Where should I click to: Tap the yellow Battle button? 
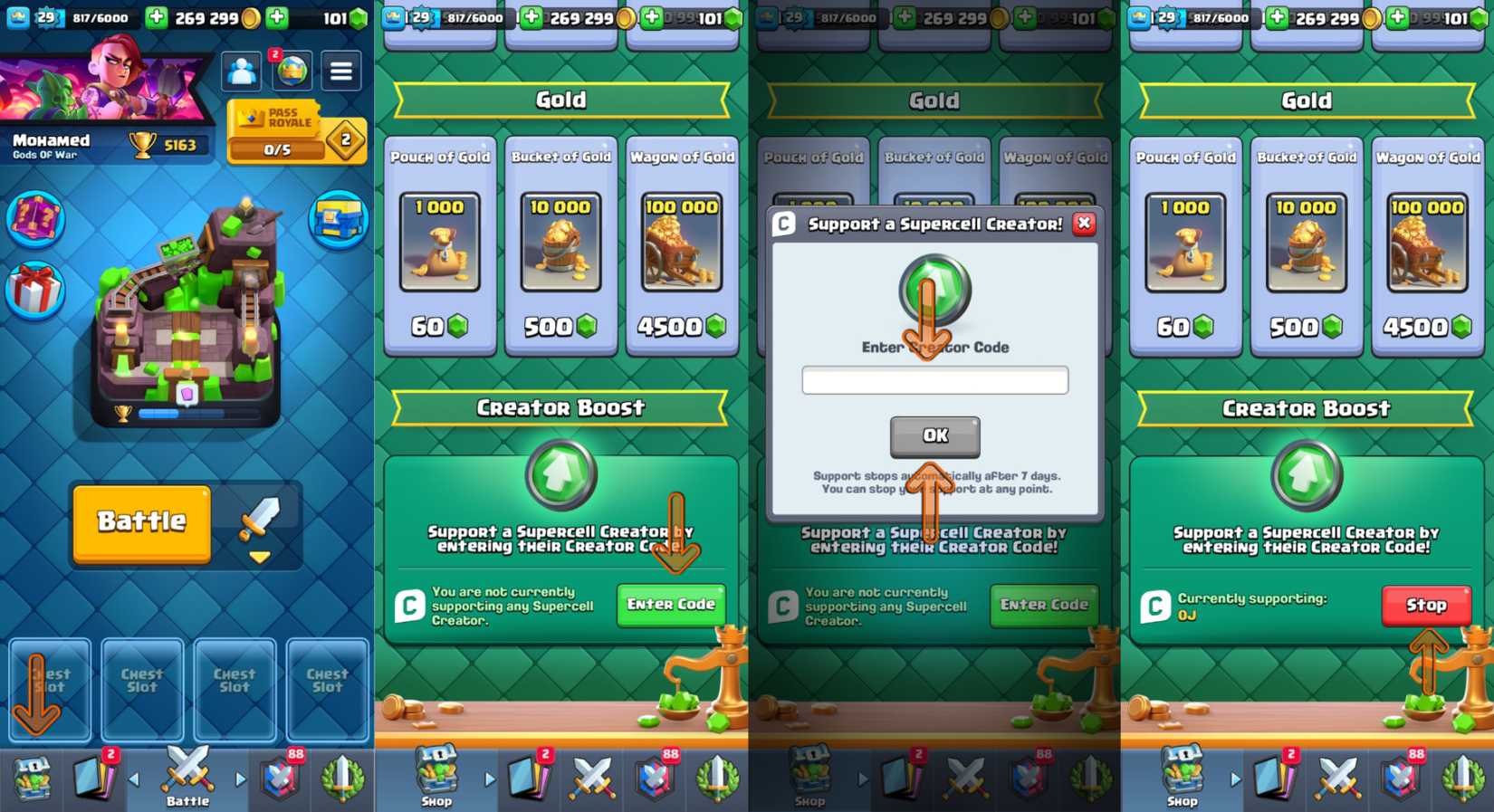click(x=140, y=523)
